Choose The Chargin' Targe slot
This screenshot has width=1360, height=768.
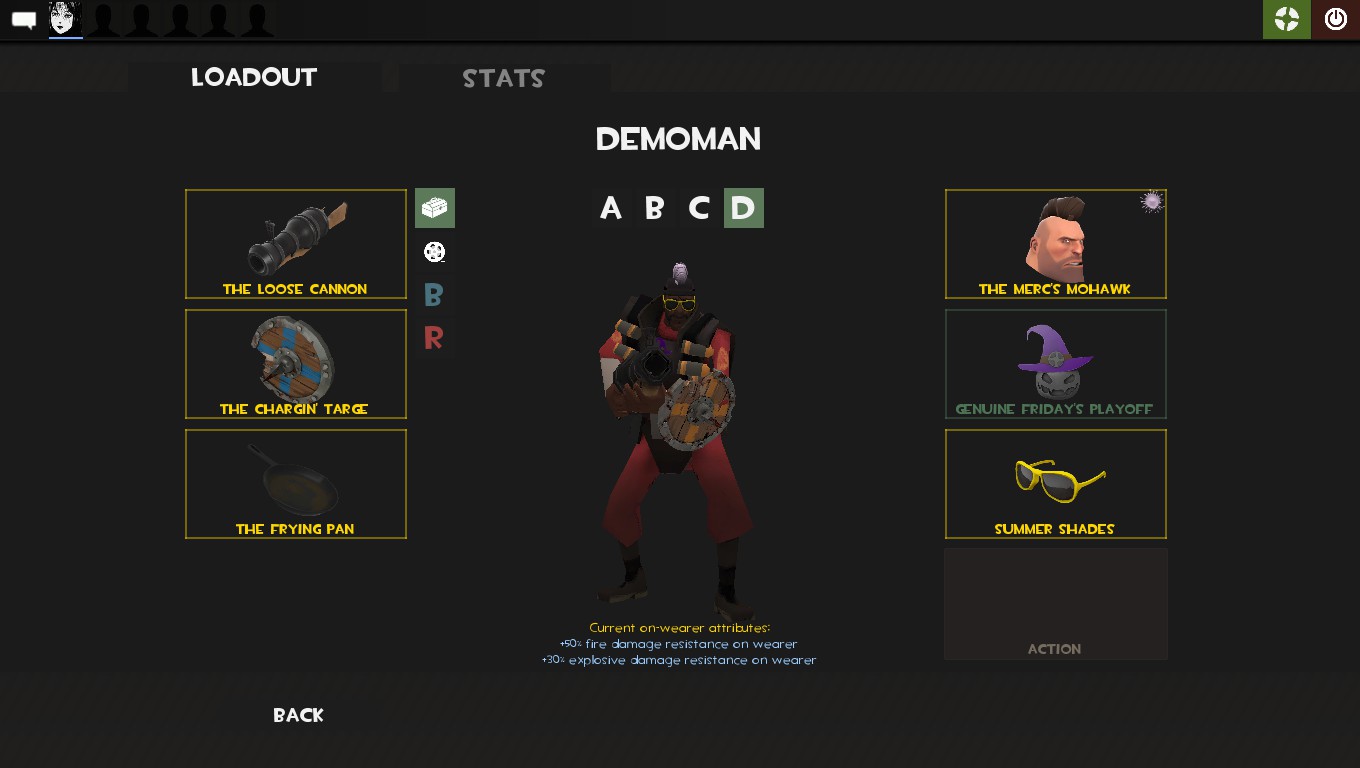tap(296, 364)
